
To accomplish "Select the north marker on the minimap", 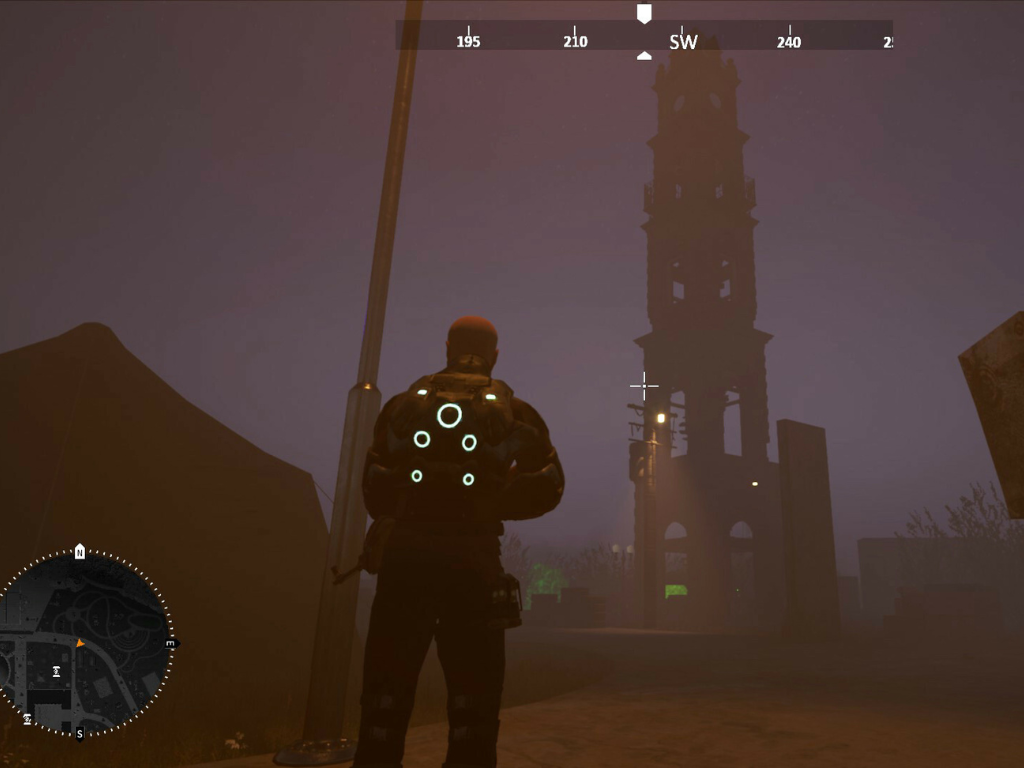I will pos(80,552).
